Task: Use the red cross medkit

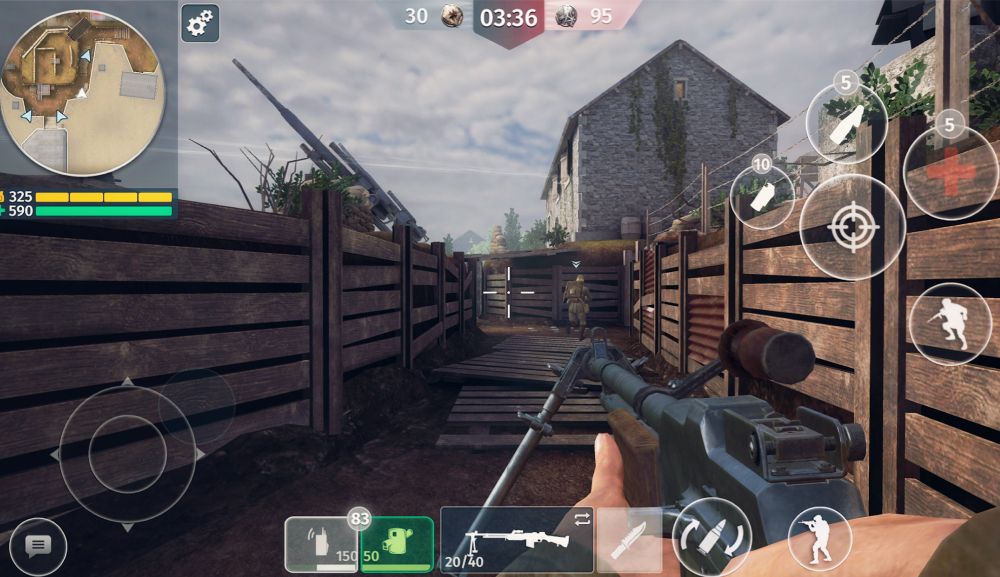Action: pyautogui.click(x=949, y=172)
